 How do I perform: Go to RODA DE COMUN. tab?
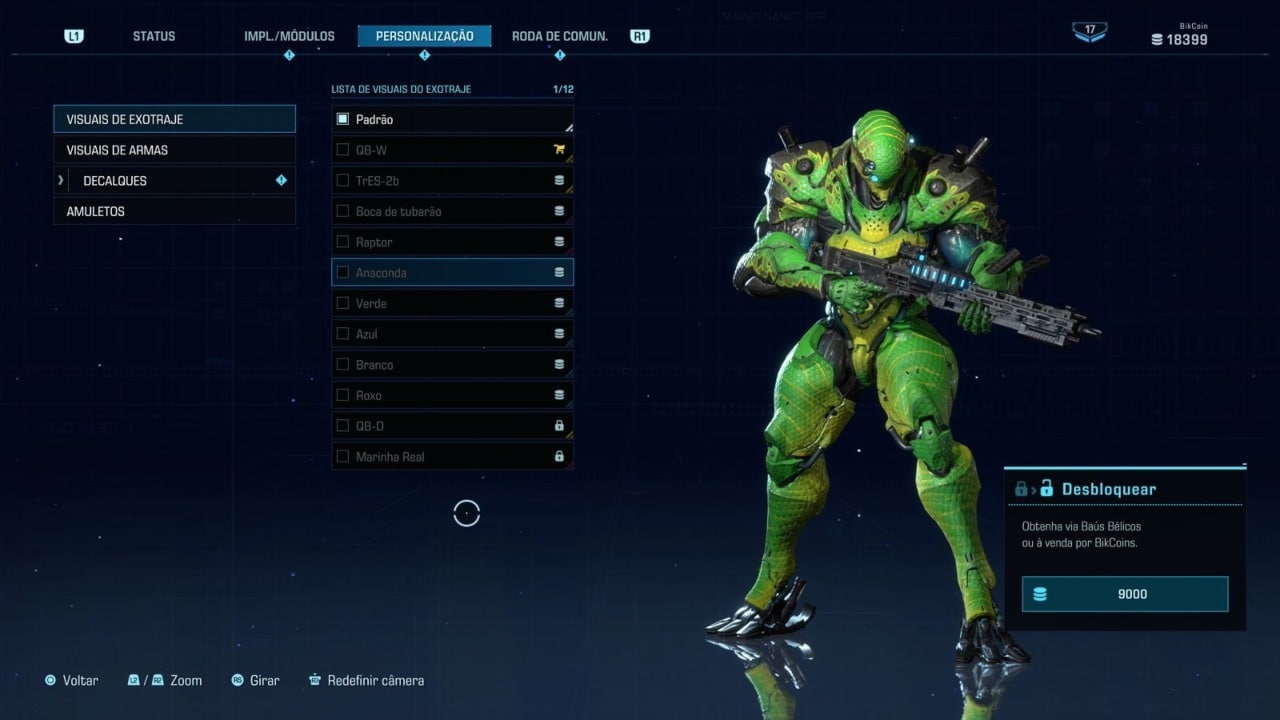click(x=559, y=36)
